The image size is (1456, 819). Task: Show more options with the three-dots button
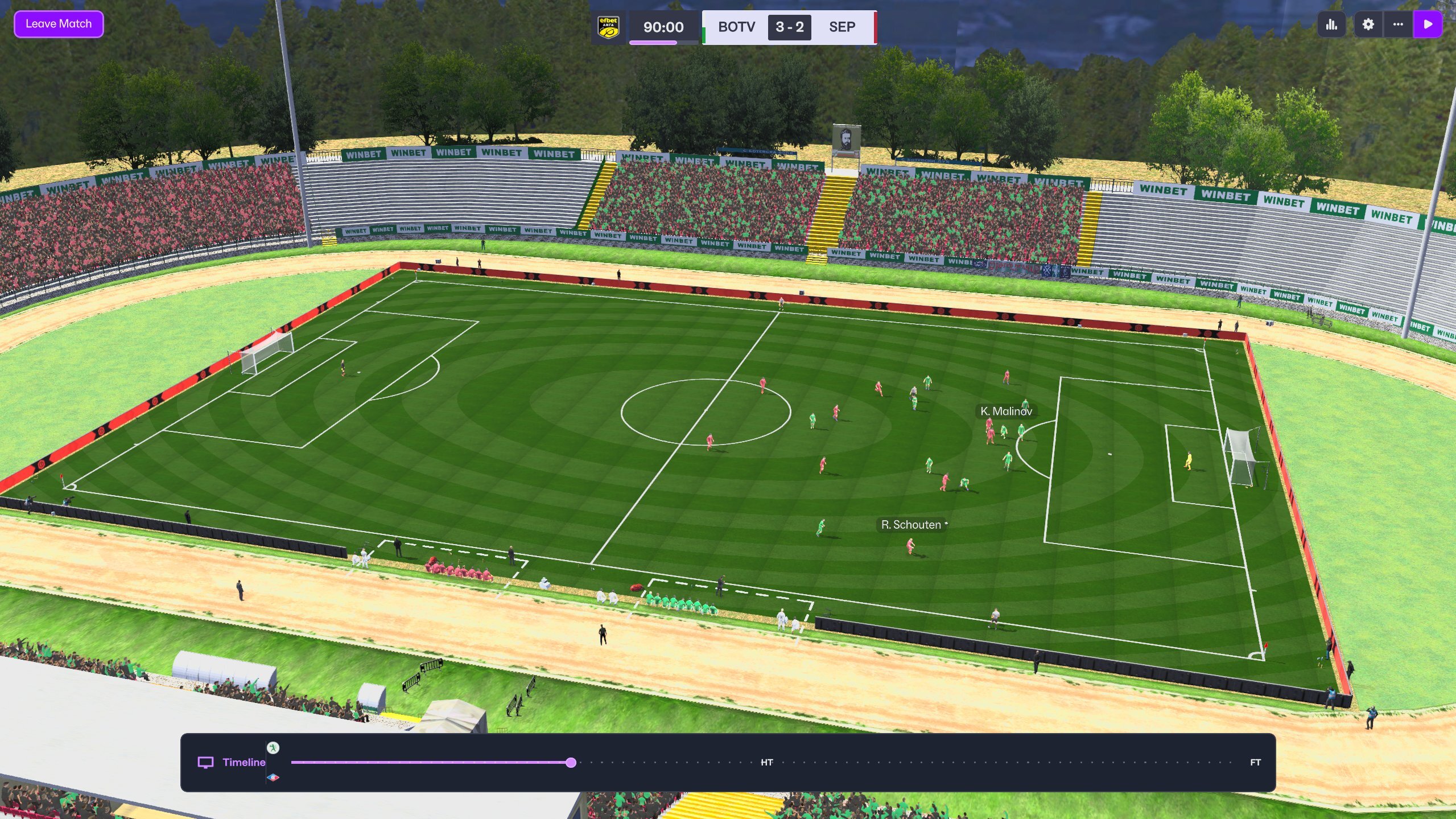point(1398,24)
